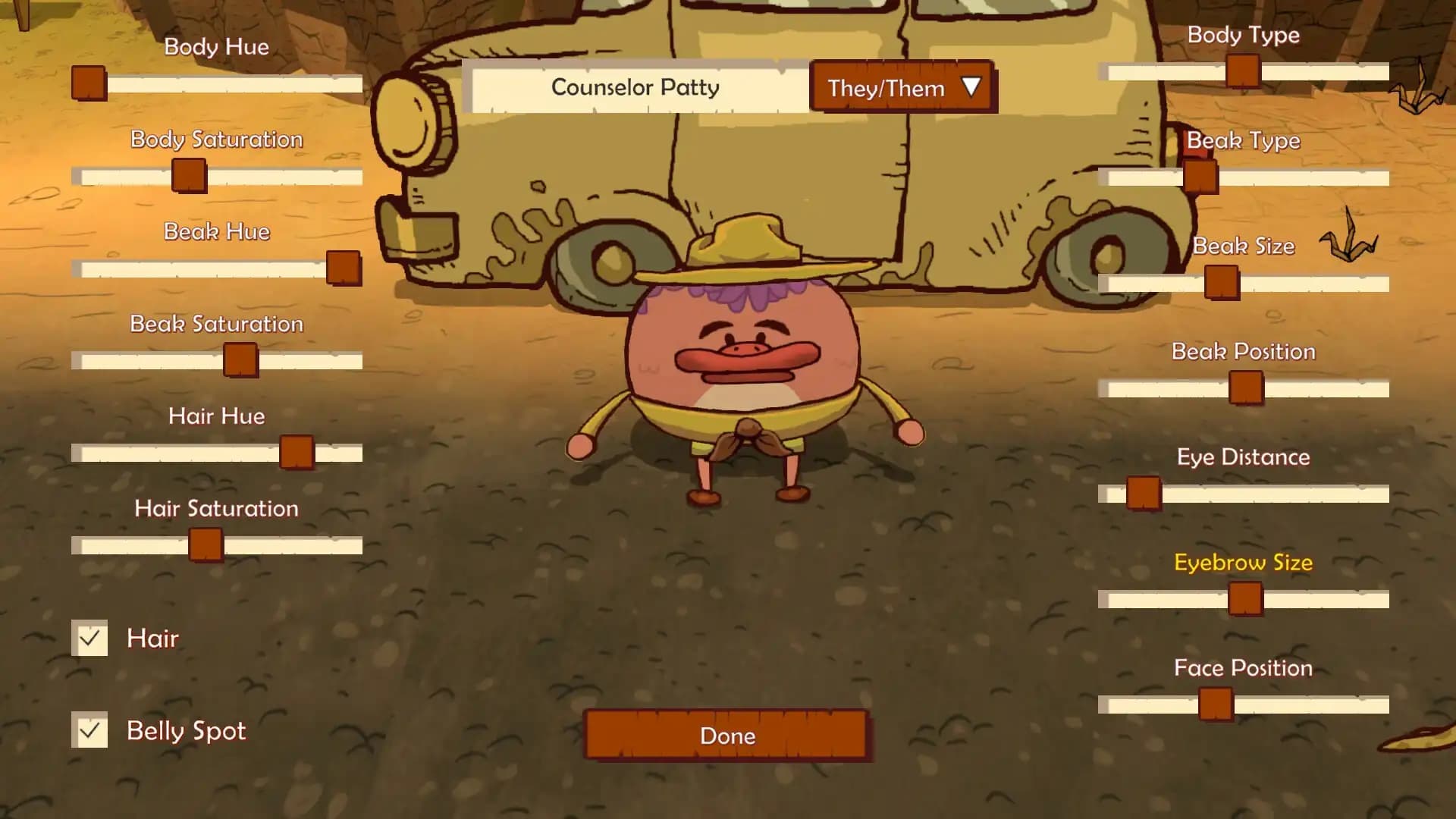
Task: Click the Hair Saturation slider handle
Action: [x=206, y=544]
